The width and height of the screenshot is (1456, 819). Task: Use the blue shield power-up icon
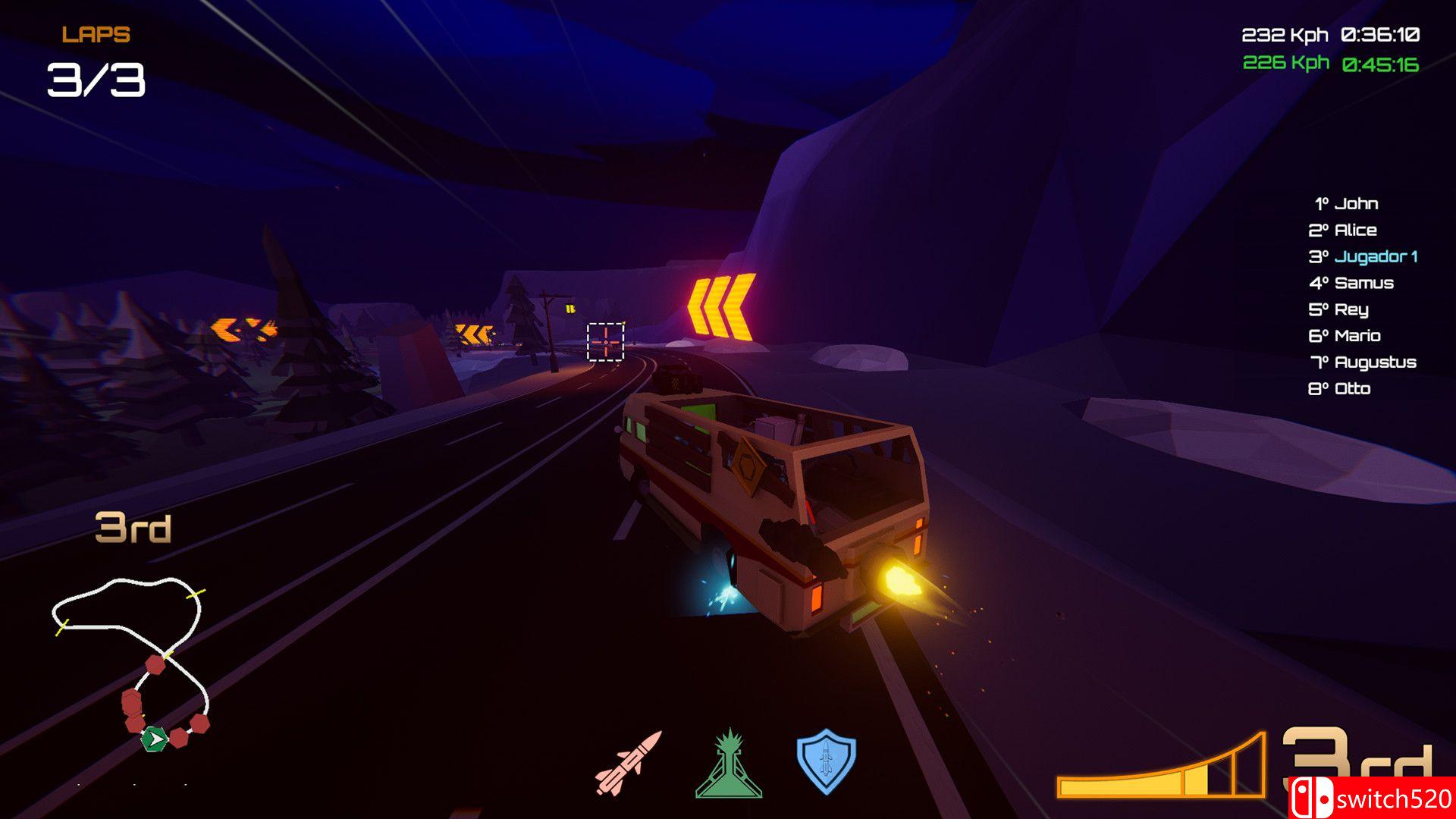tap(826, 761)
